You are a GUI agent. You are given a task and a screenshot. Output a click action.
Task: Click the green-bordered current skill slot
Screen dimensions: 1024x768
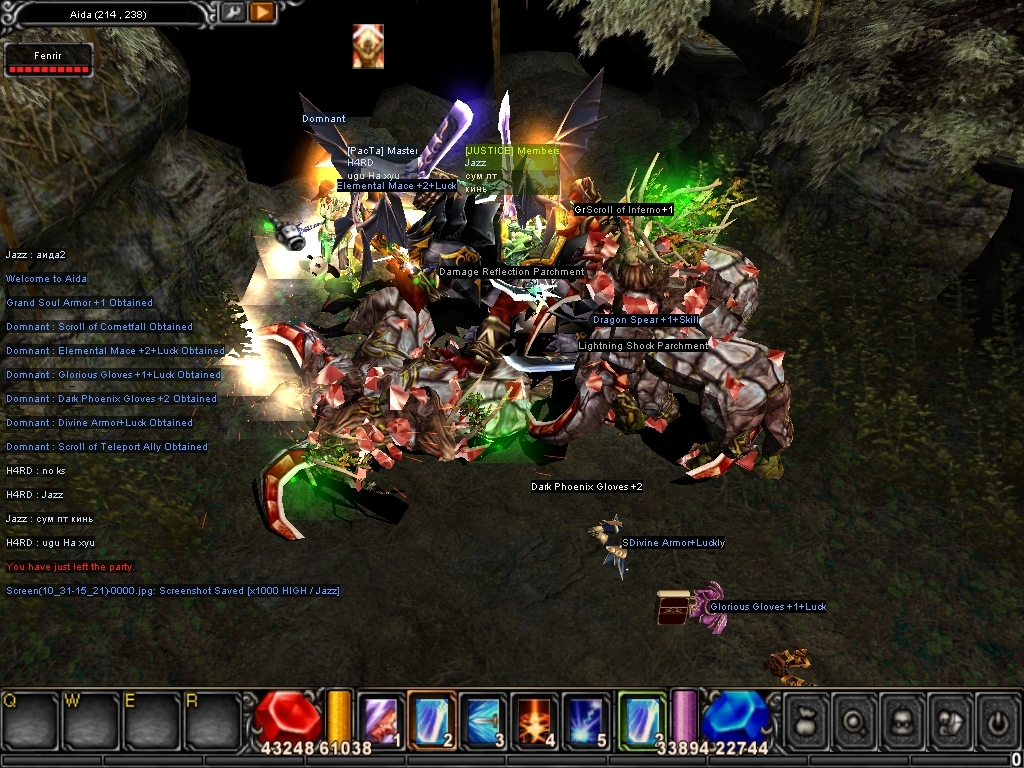pyautogui.click(x=642, y=718)
